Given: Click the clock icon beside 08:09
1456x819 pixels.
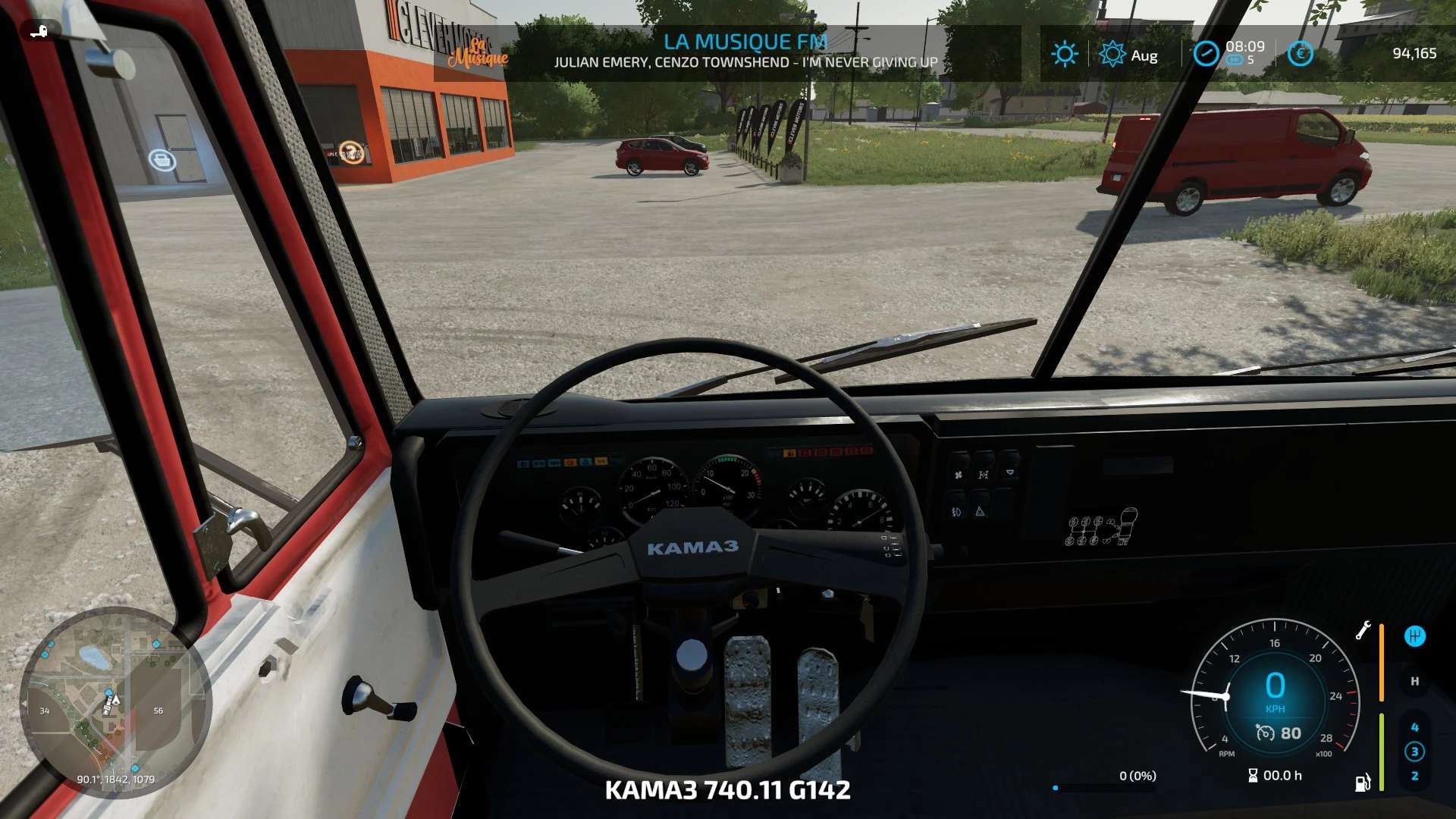Looking at the screenshot, I should pyautogui.click(x=1206, y=54).
